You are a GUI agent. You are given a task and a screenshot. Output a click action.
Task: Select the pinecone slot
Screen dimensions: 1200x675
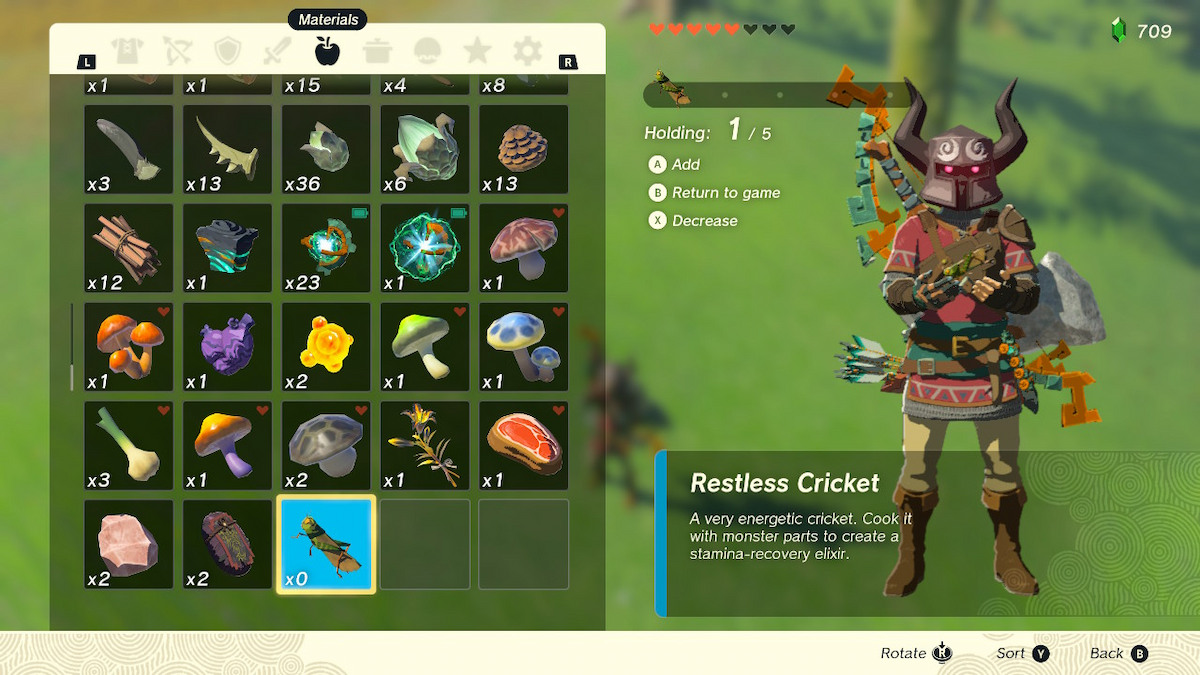point(523,149)
